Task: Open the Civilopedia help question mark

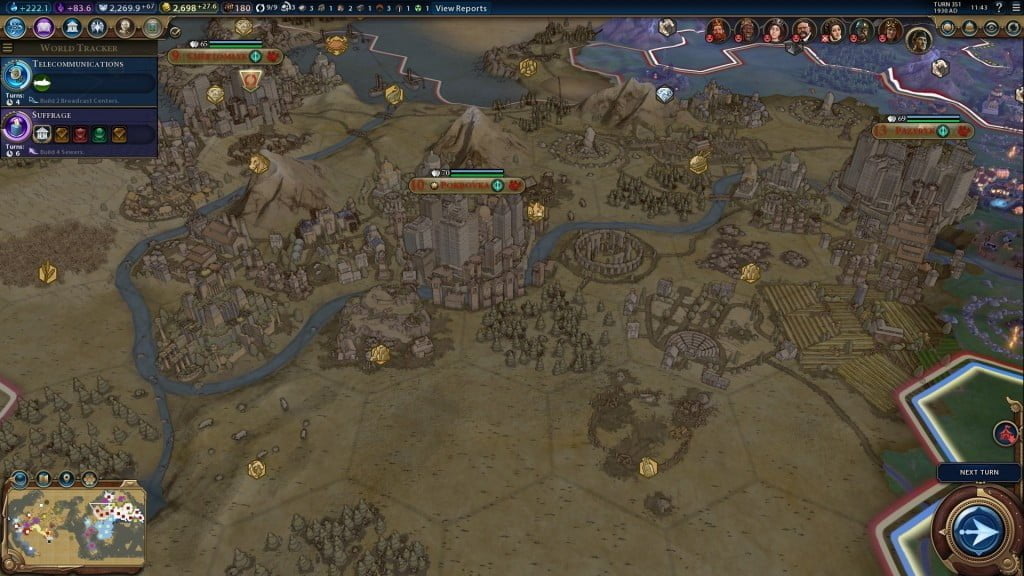Action: pyautogui.click(x=998, y=8)
